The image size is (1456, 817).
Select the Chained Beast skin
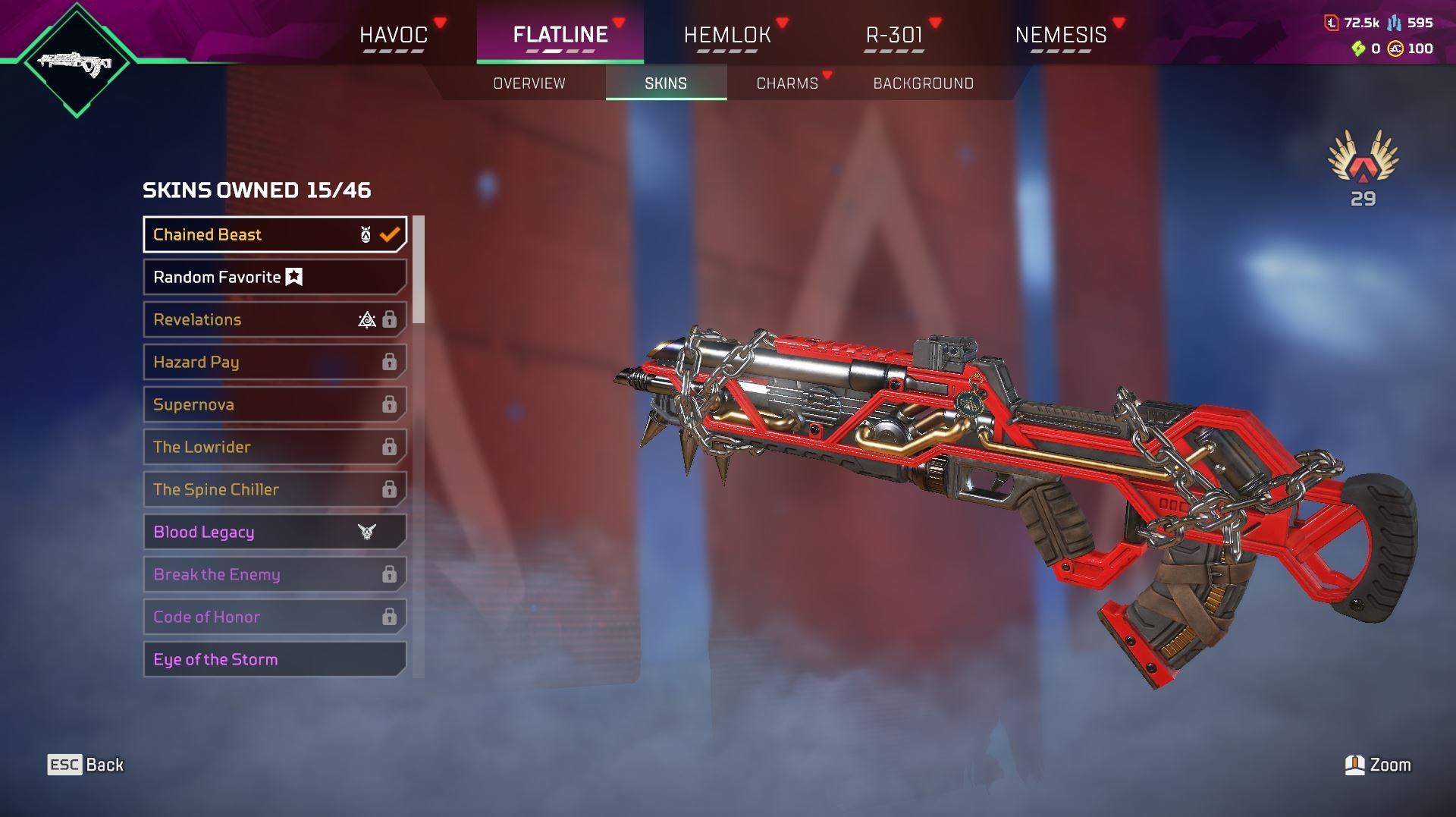point(275,234)
